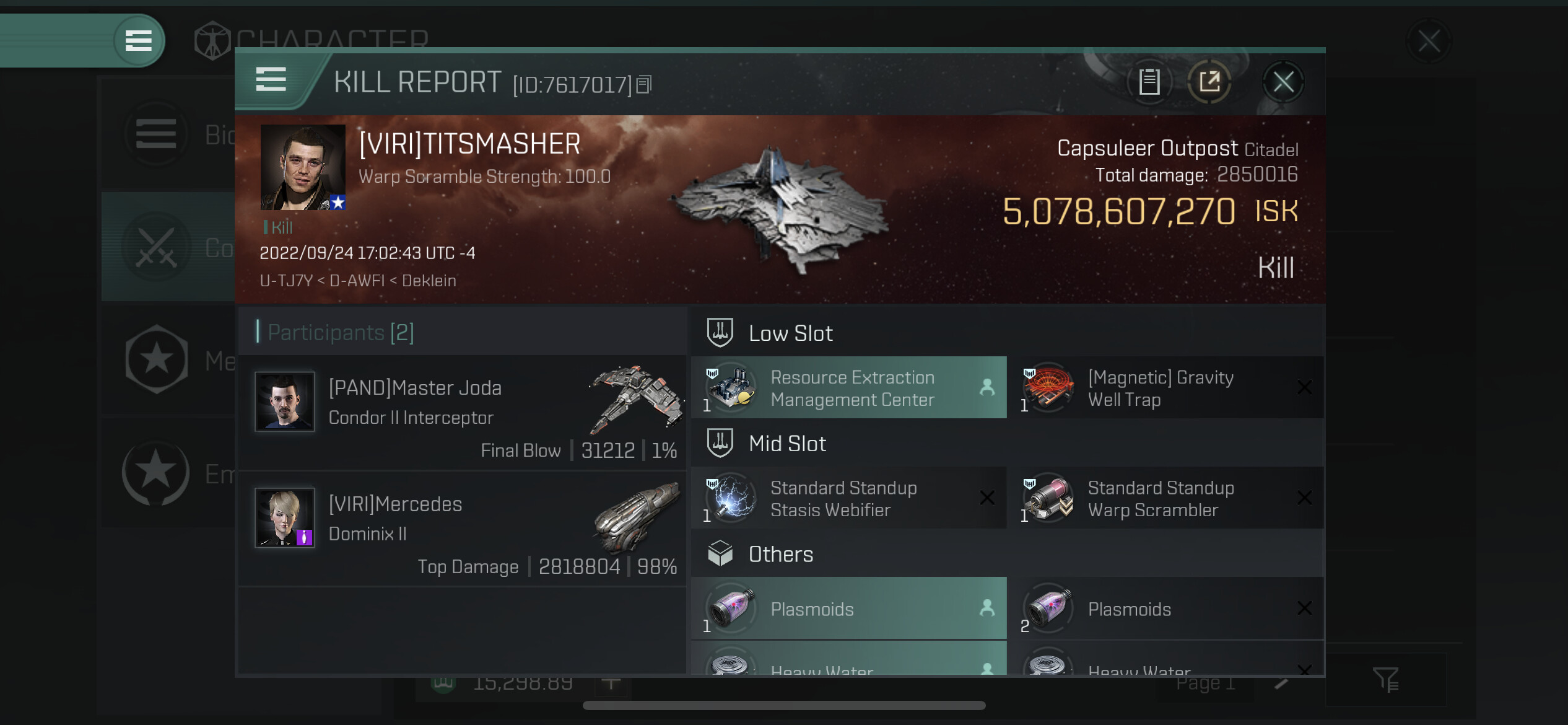Select the dropped Plasmoids stack
This screenshot has width=1568, height=725.
coord(848,609)
